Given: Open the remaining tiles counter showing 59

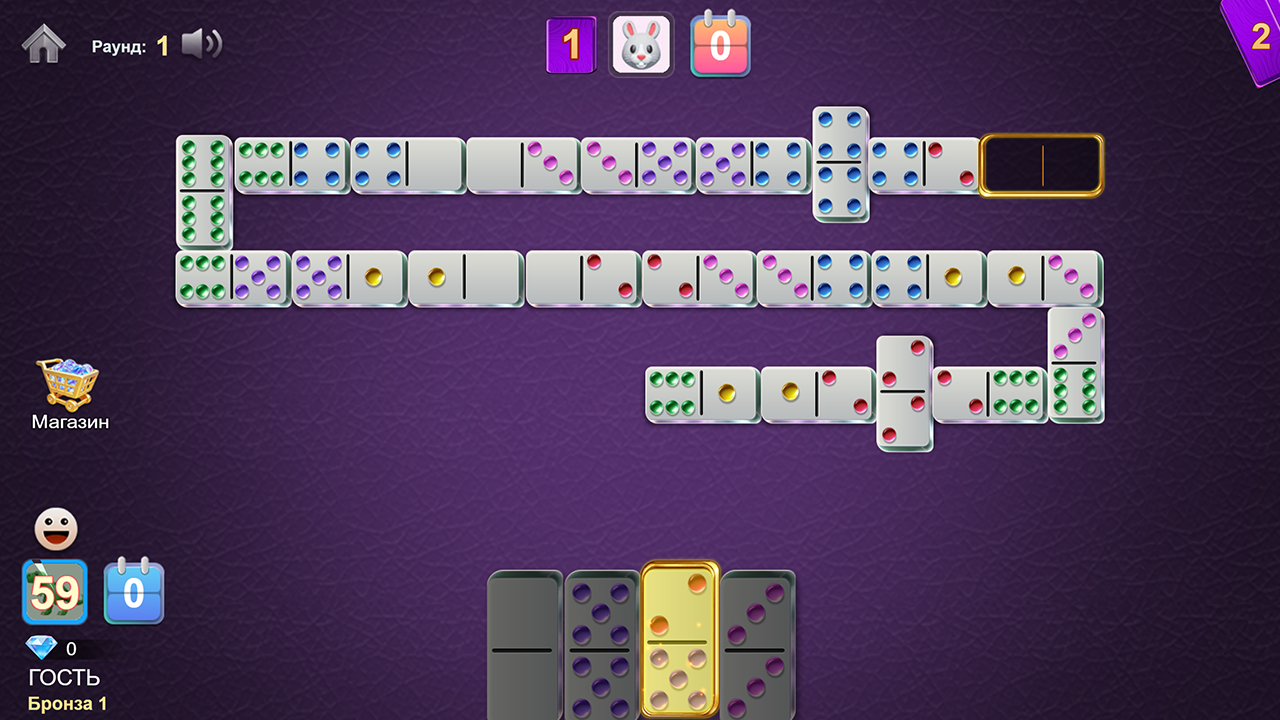Looking at the screenshot, I should click(x=55, y=593).
